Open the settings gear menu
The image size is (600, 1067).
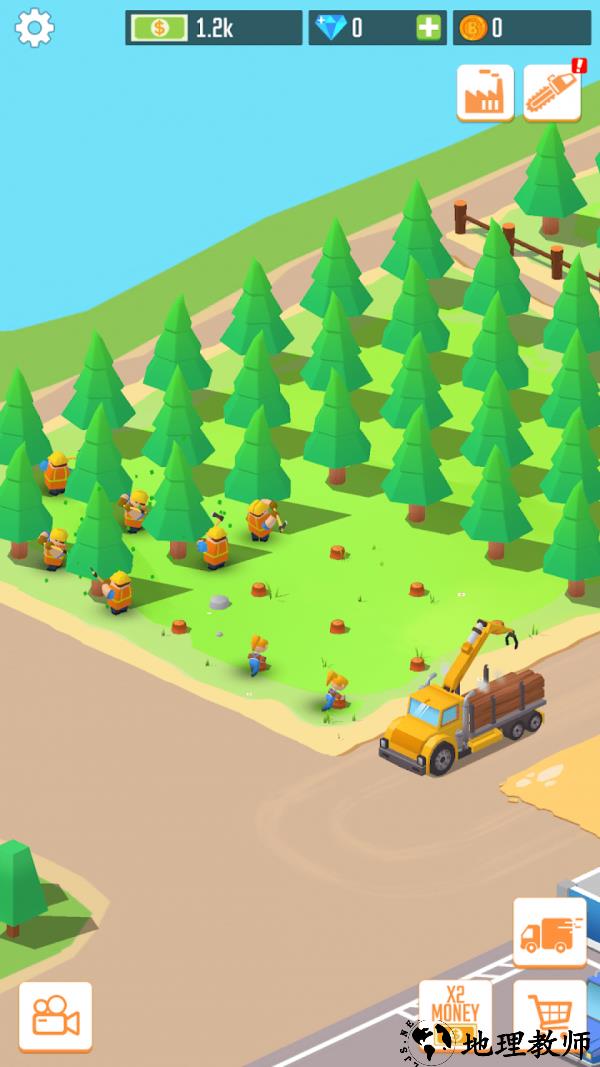pos(34,28)
